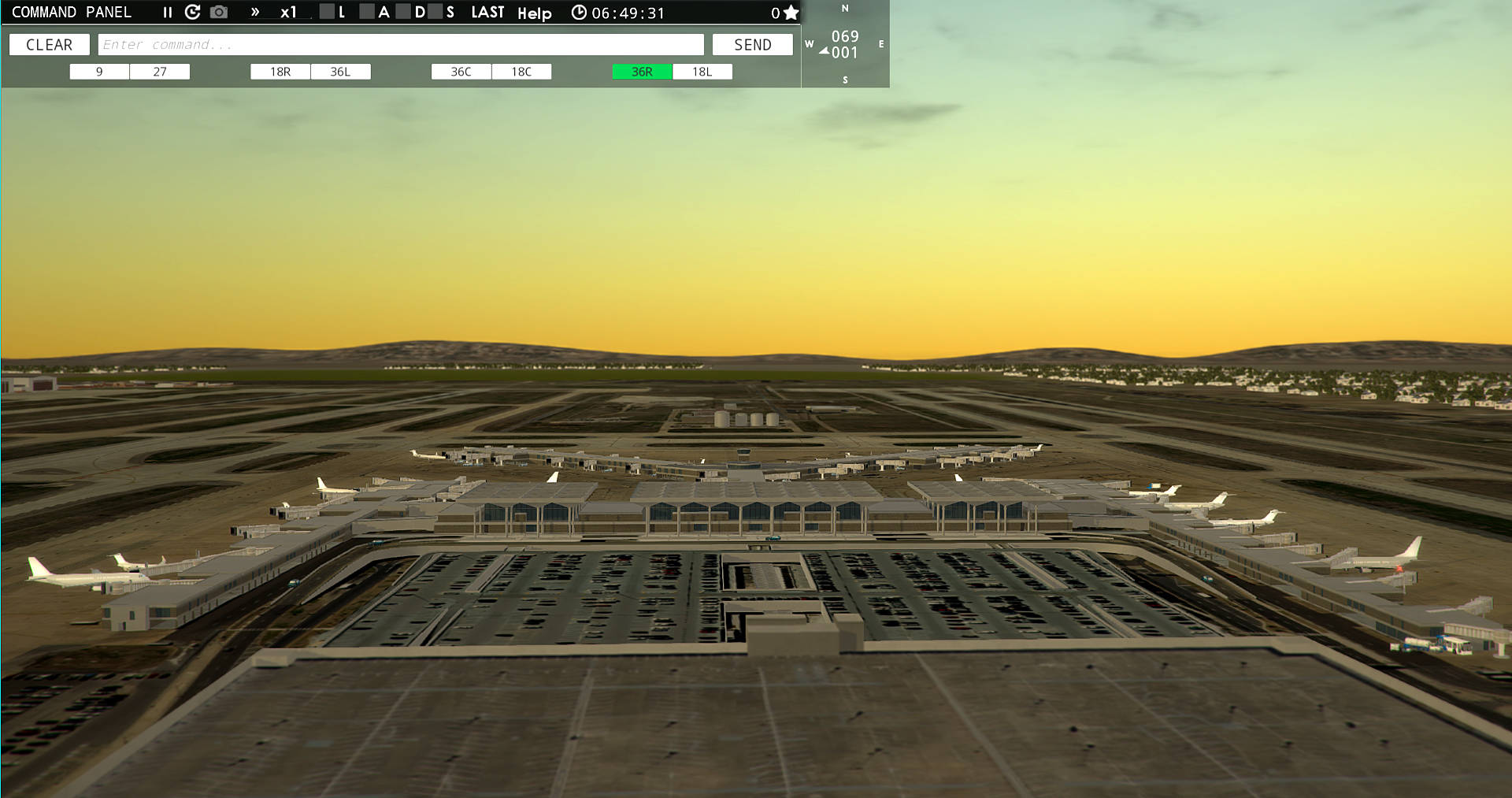
Task: Click the camera screenshot icon
Action: point(218,12)
